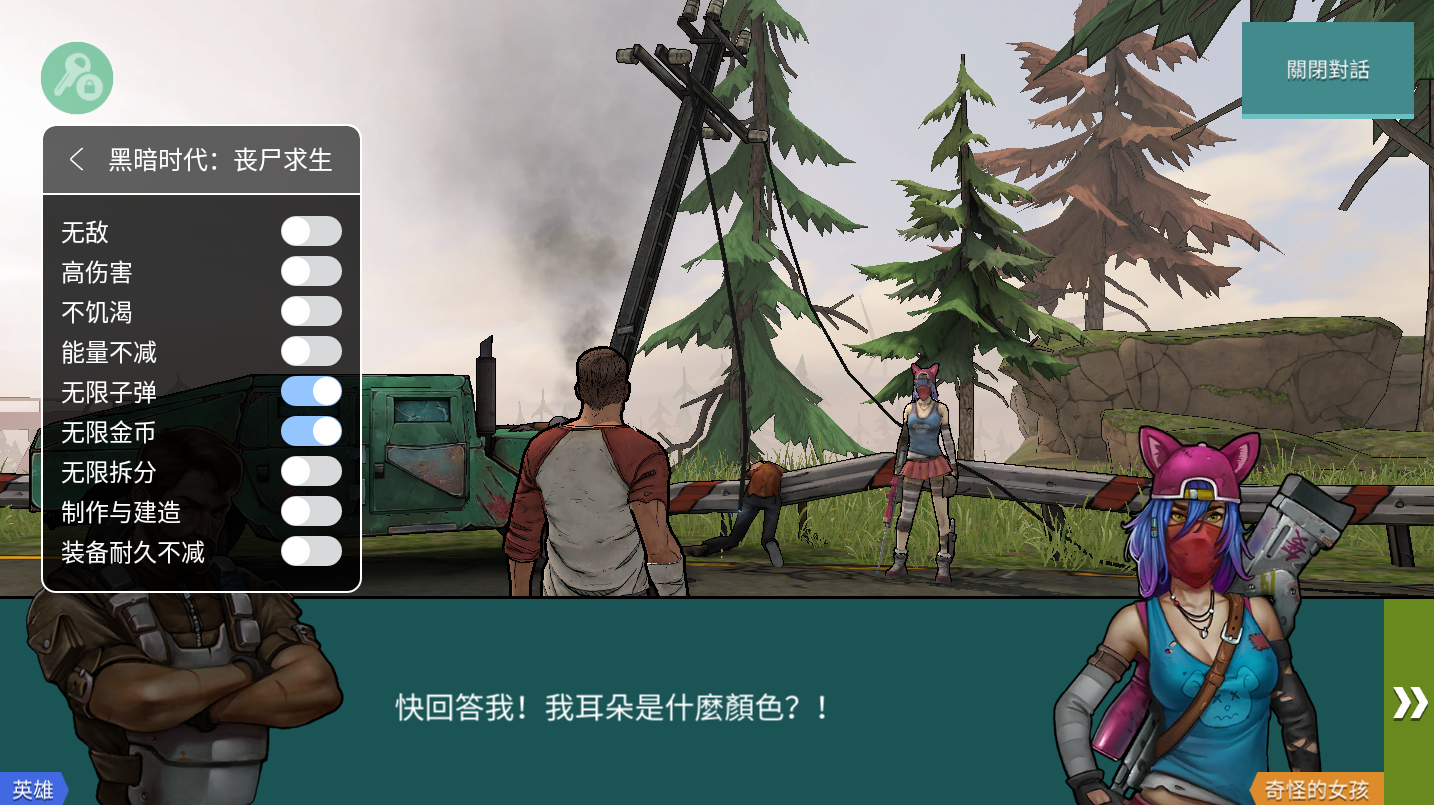Click the floating key unlock icon
The width and height of the screenshot is (1434, 805).
[75, 77]
